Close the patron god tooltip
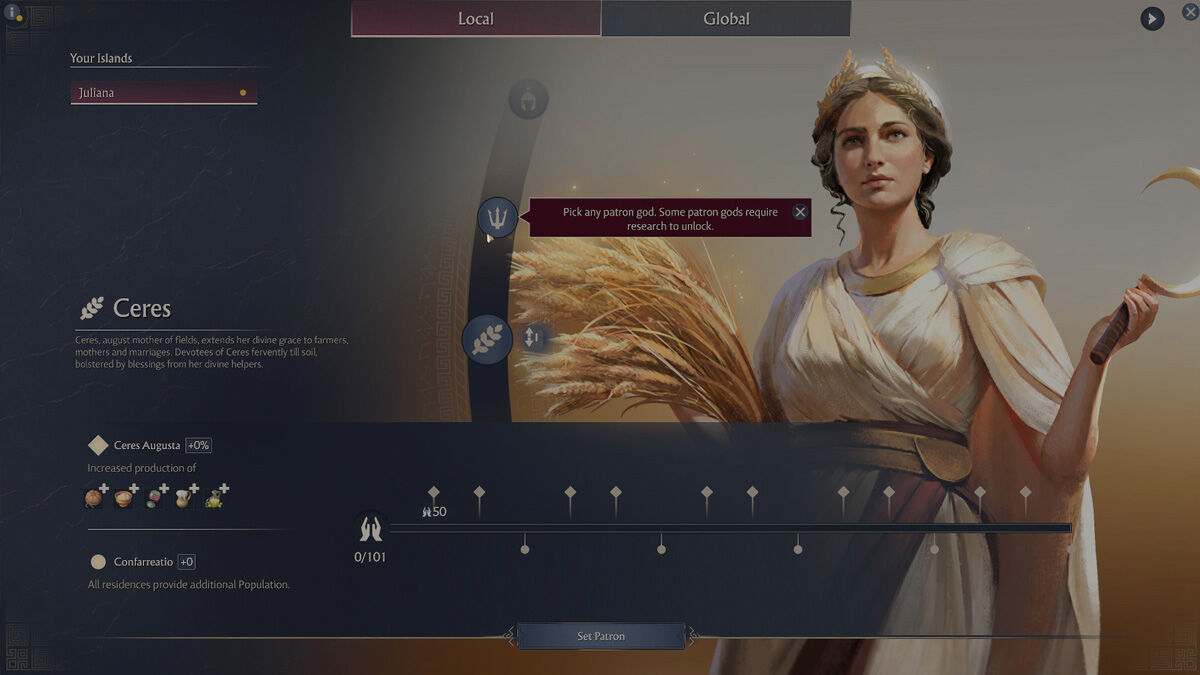This screenshot has width=1200, height=675. [799, 212]
